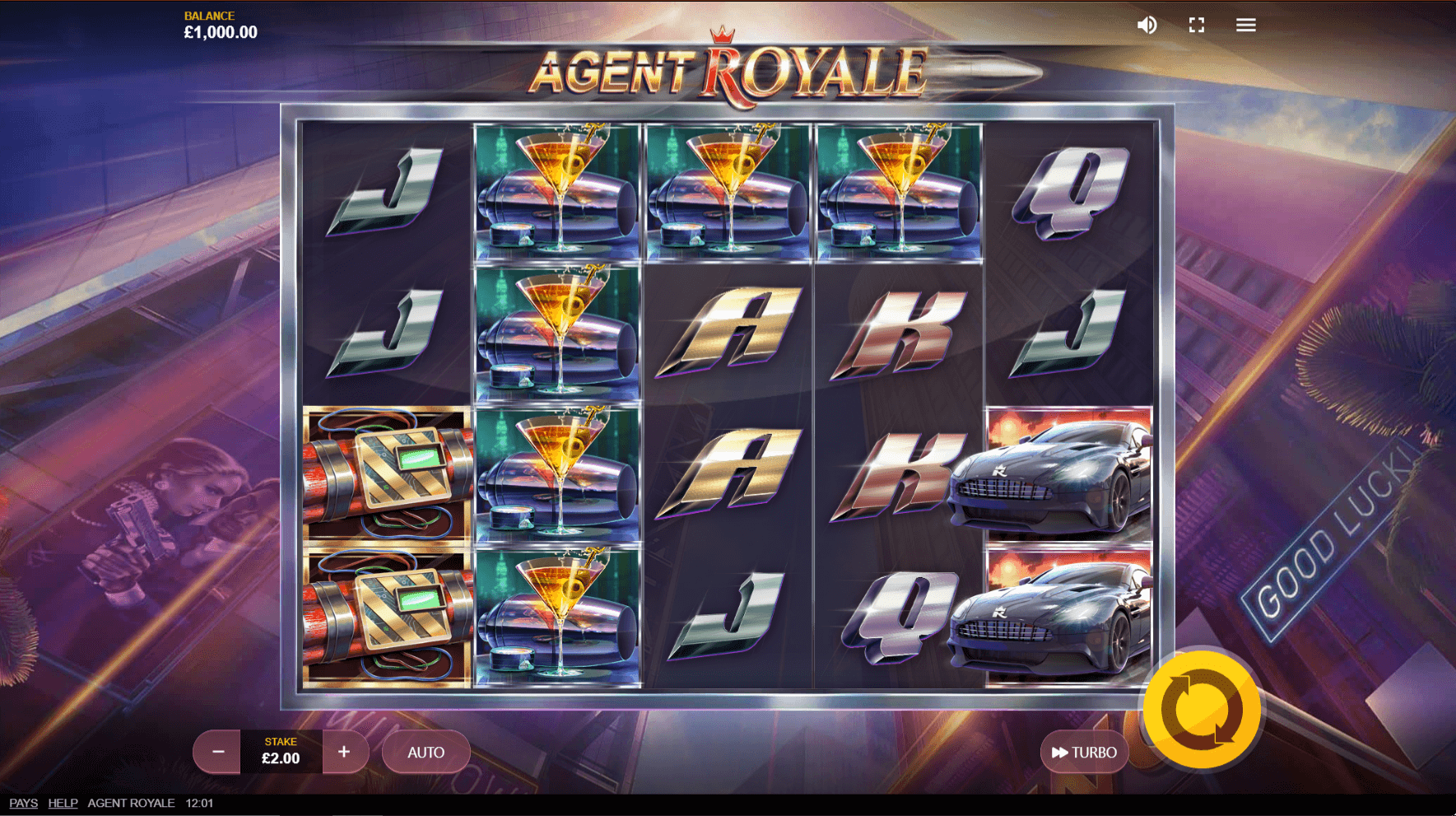Increase the stake with the plus button

coord(345,752)
